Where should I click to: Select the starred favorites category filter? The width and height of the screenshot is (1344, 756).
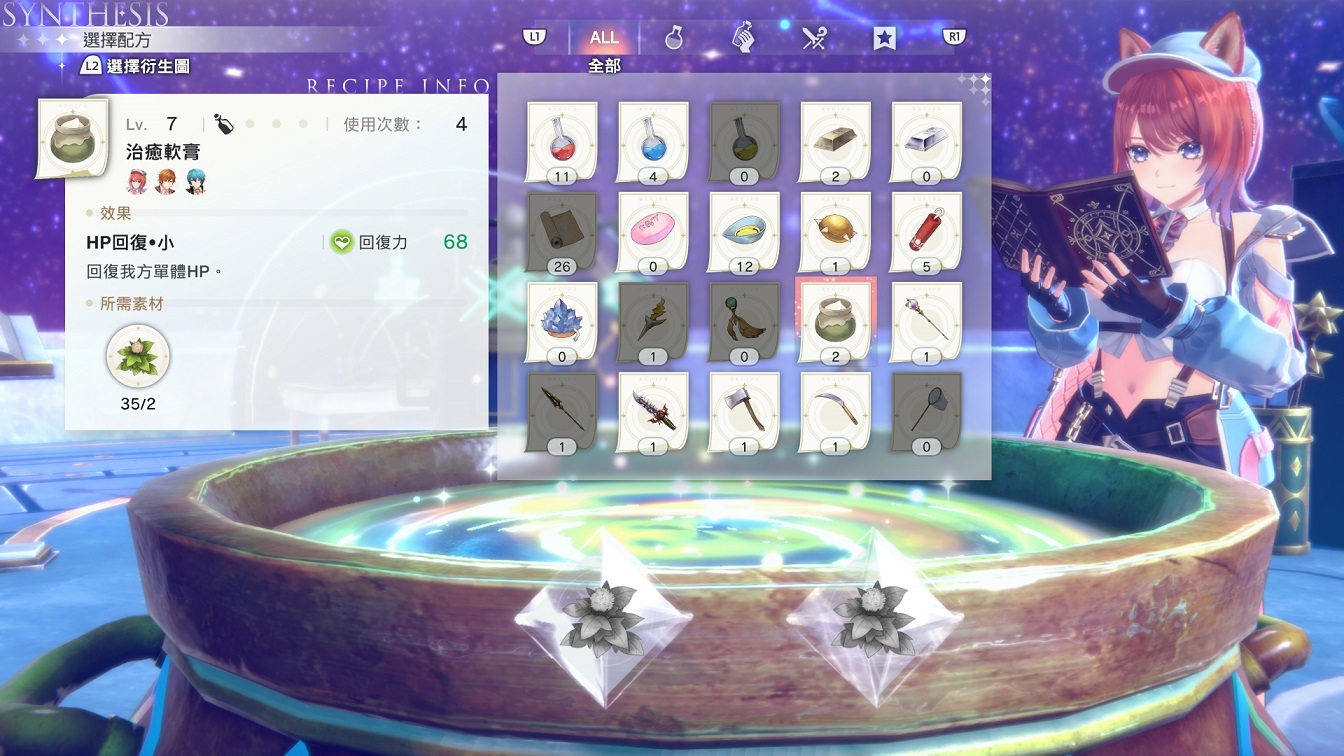882,38
